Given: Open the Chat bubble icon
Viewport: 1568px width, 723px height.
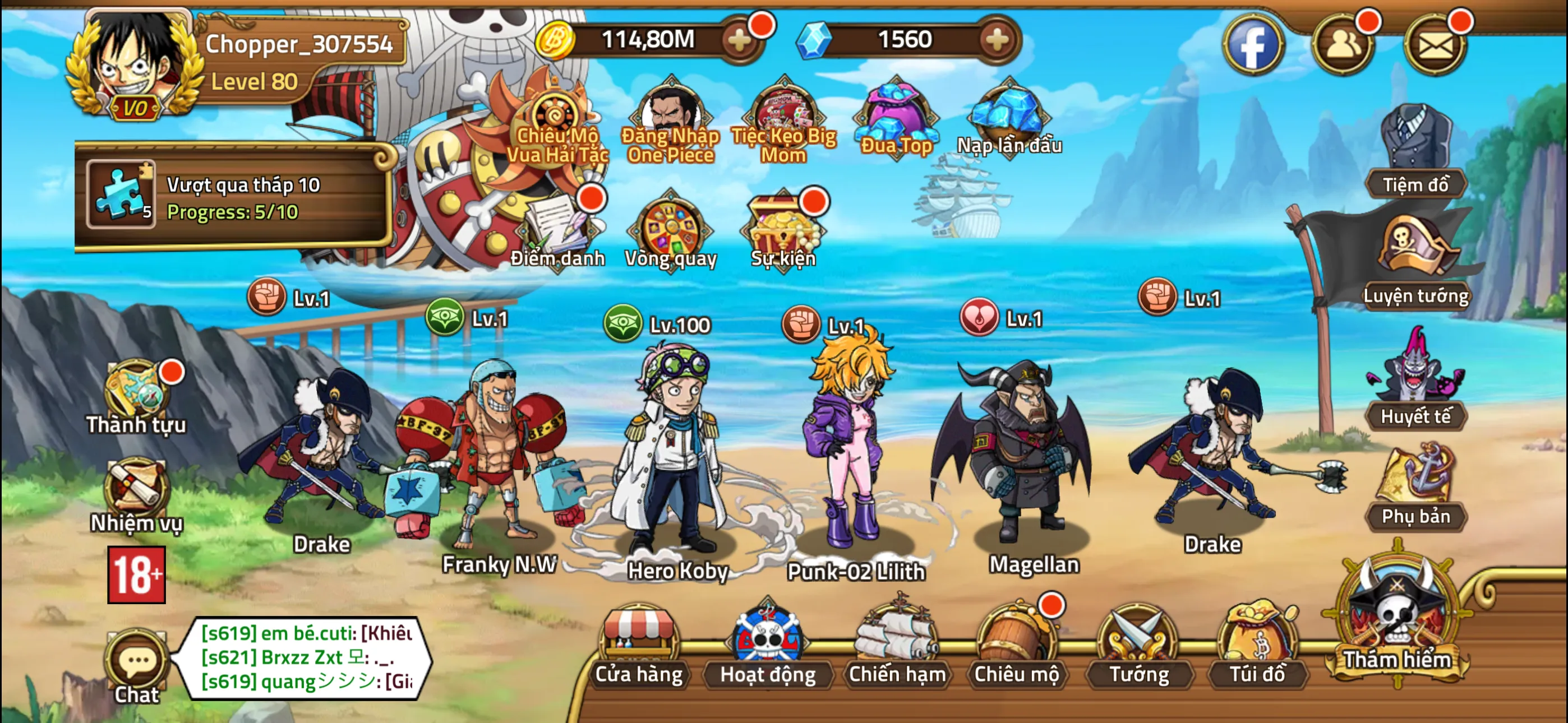Looking at the screenshot, I should coord(137,665).
